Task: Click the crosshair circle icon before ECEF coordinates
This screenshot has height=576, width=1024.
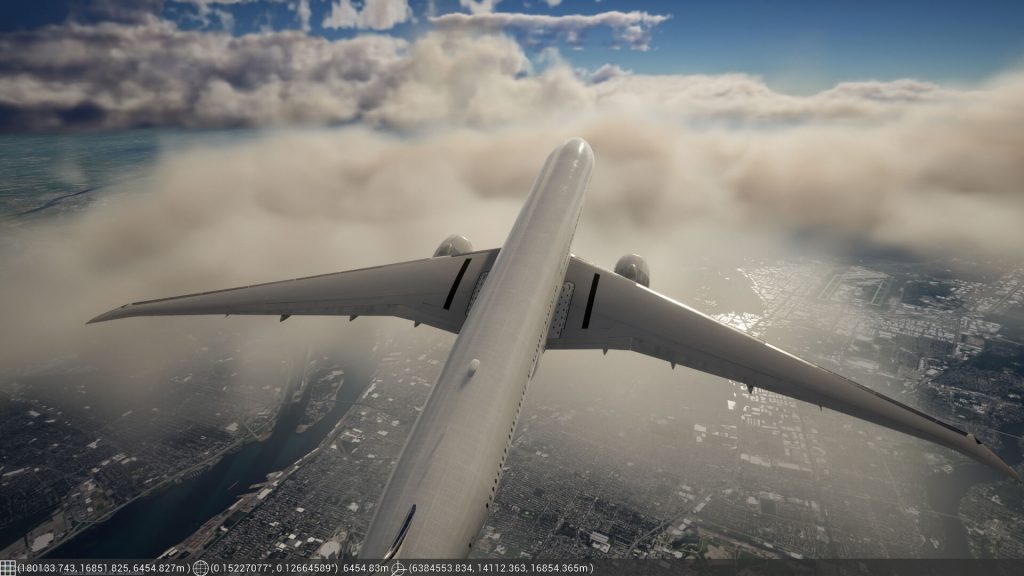Action: (399, 568)
